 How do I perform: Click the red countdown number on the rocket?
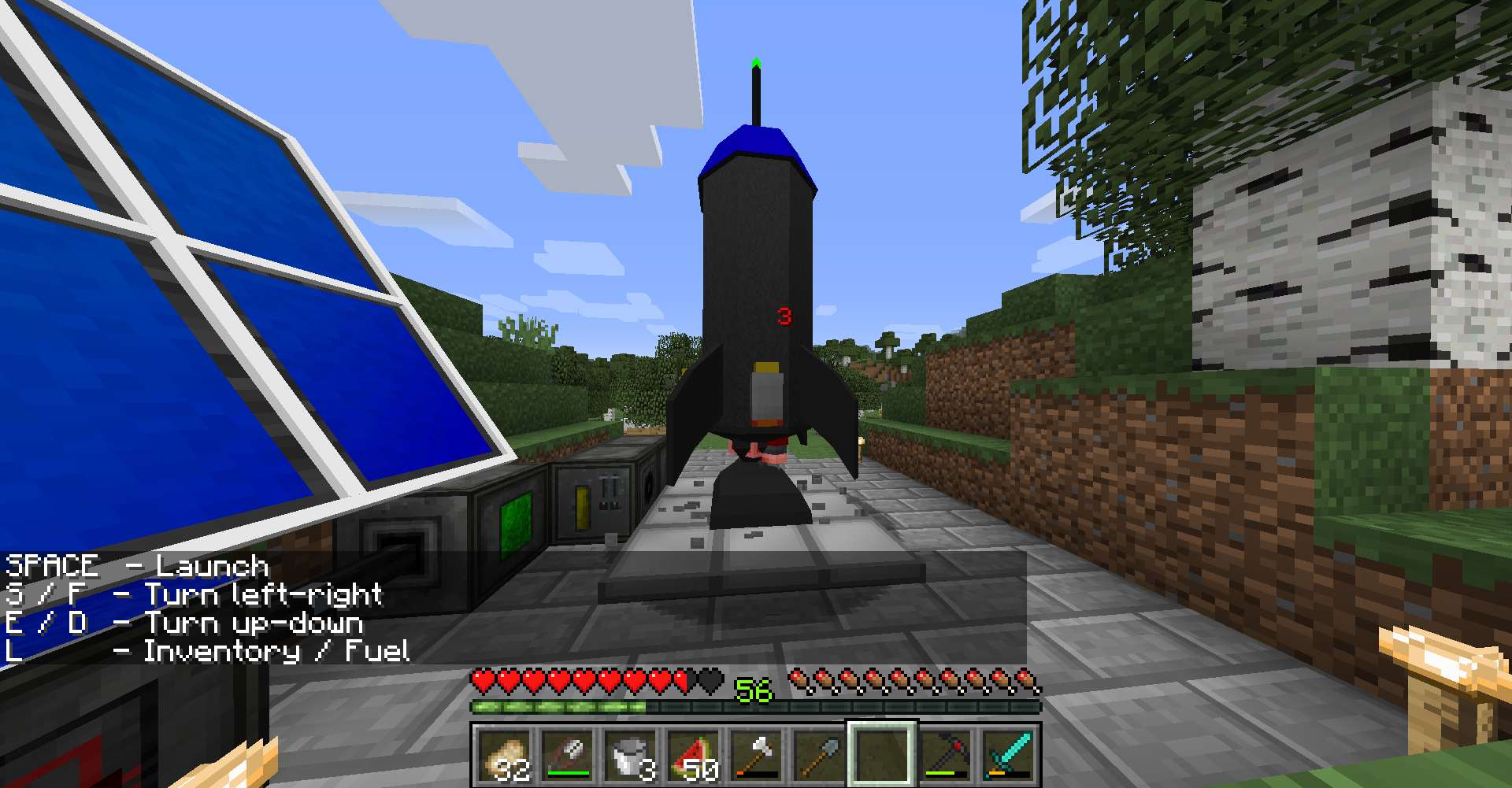(784, 315)
